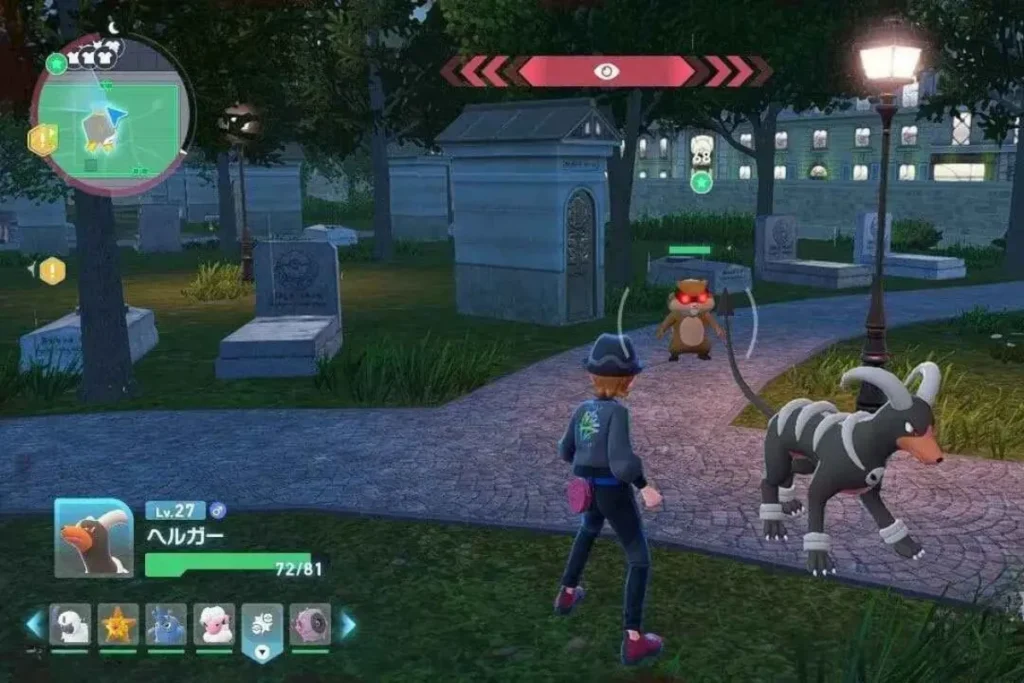Image resolution: width=1024 pixels, height=683 pixels.
Task: Click the yellow hexagon alert on minimap edge
Action: pyautogui.click(x=42, y=139)
